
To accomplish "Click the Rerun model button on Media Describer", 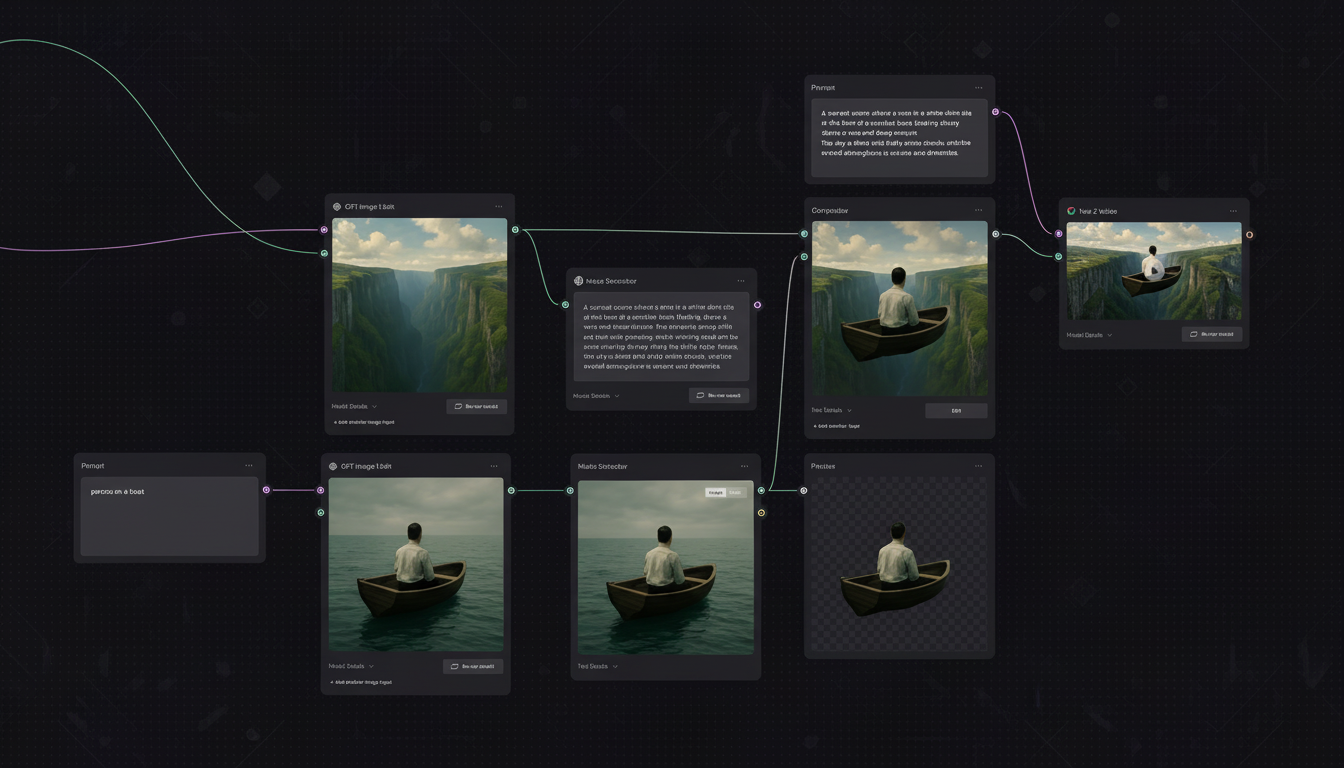I will coord(719,395).
